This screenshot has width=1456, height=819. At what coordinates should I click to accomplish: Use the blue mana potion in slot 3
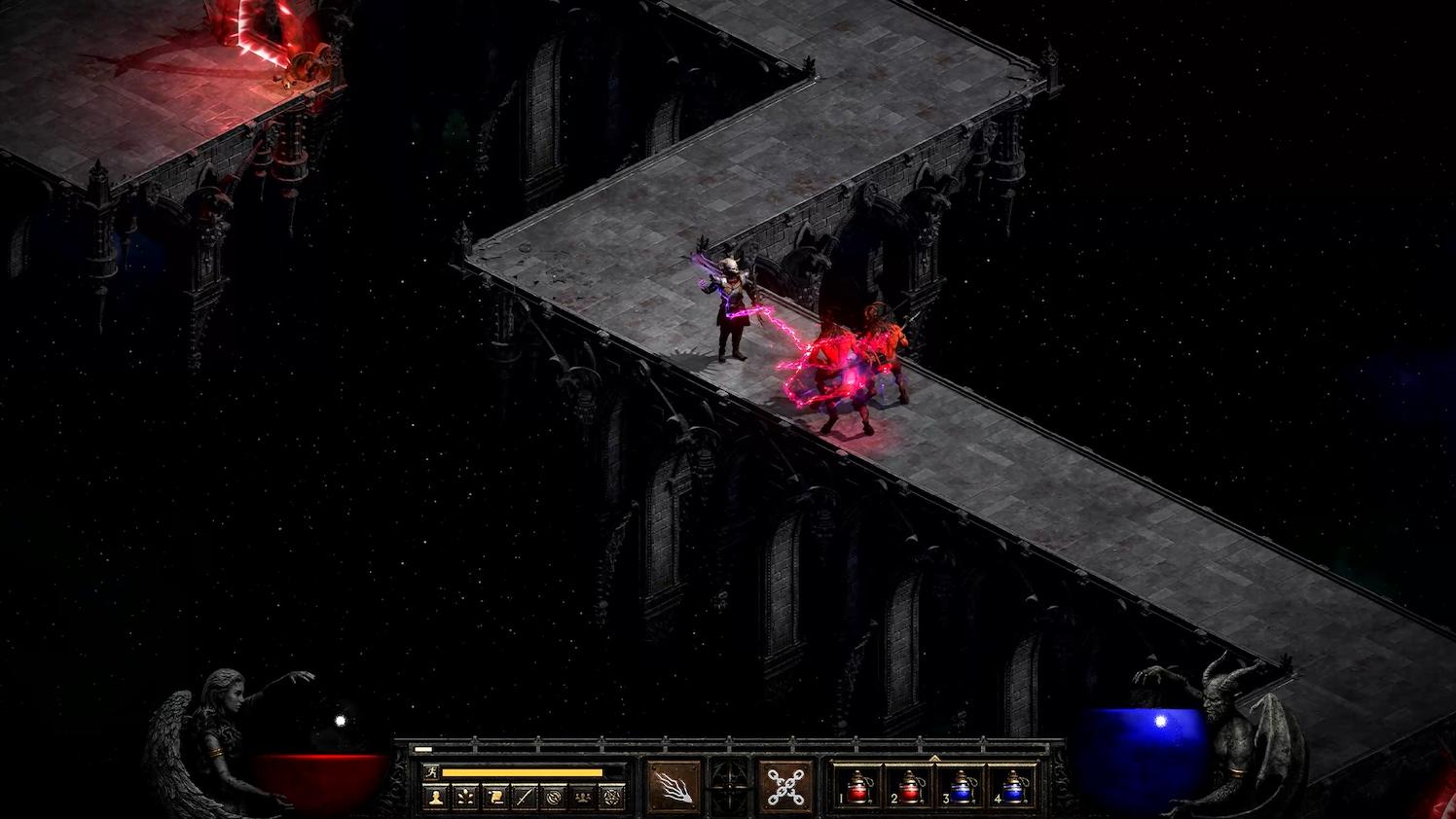click(x=961, y=788)
